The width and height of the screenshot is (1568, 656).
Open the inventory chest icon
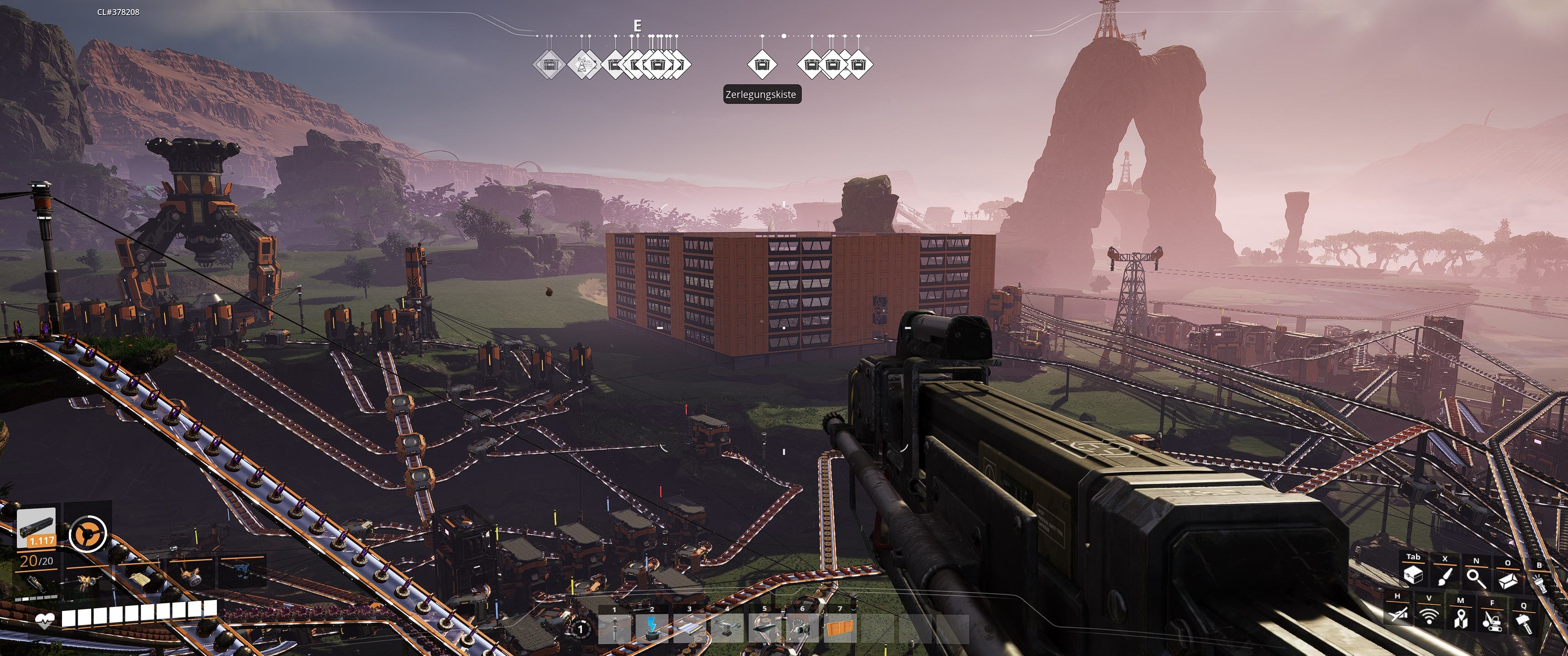tap(1413, 575)
